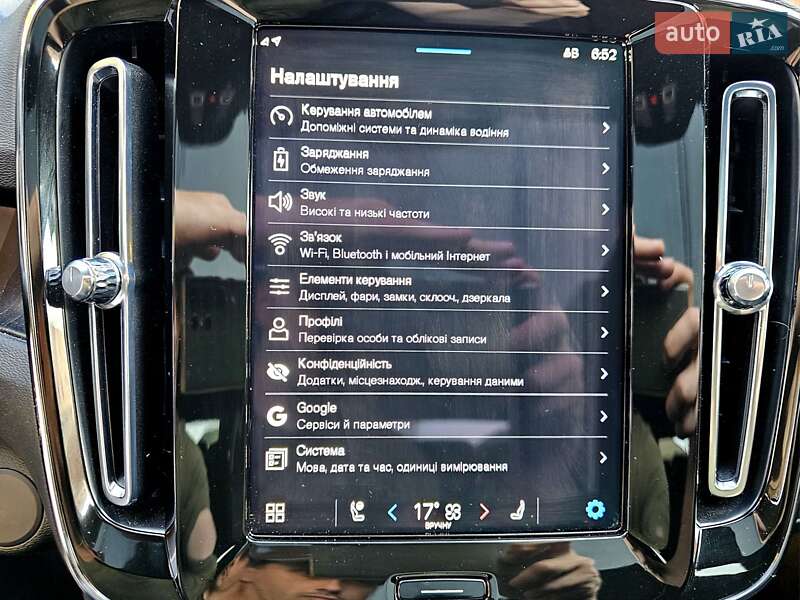Viewport: 800px width, 600px height.
Task: Open the Звук sound settings
Action: tap(438, 204)
